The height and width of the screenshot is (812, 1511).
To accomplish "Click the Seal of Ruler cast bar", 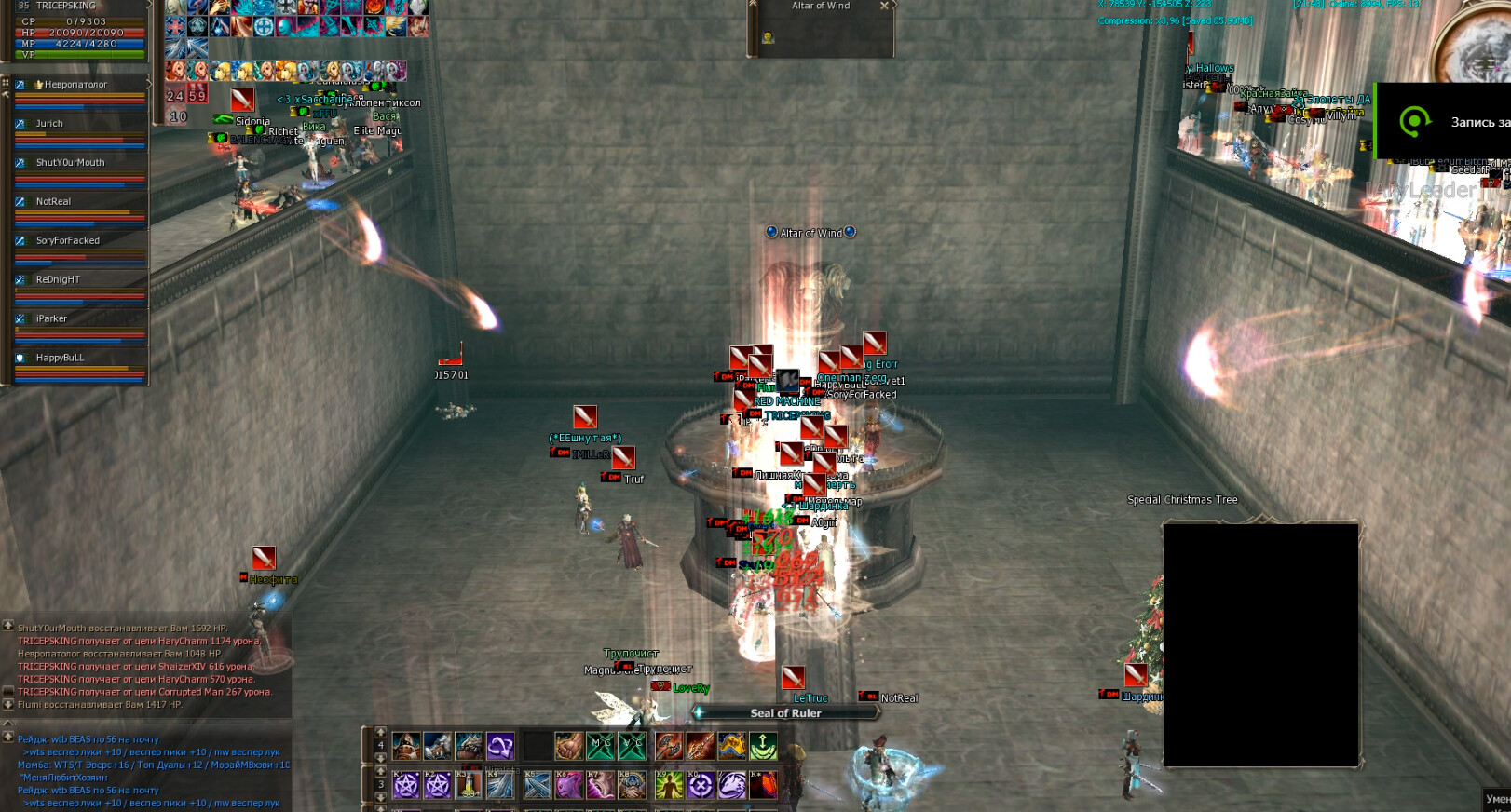I will pos(786,713).
